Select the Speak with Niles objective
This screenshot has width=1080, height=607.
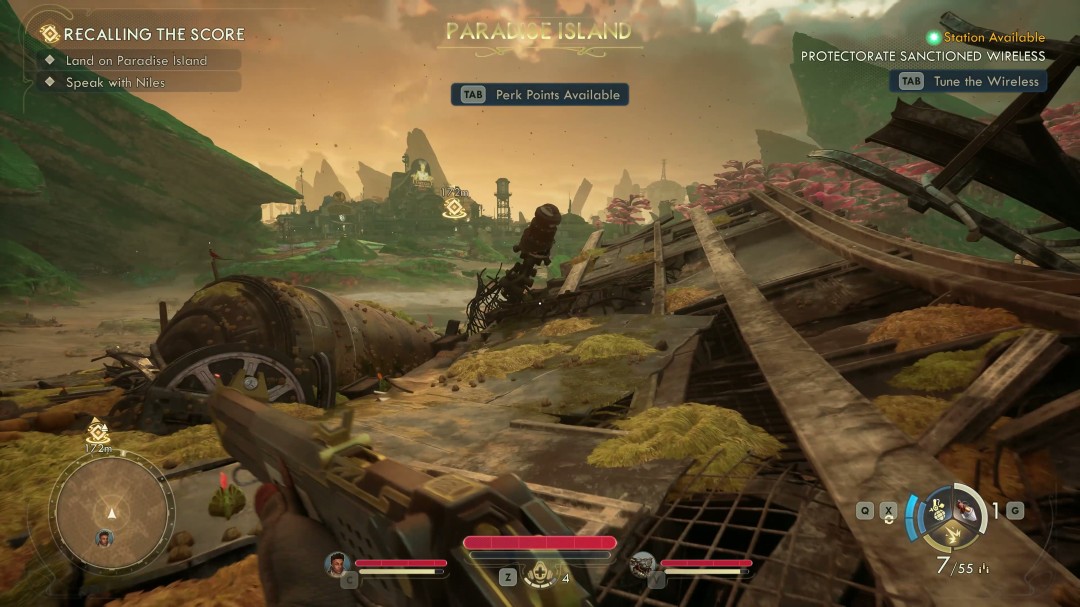pyautogui.click(x=115, y=83)
